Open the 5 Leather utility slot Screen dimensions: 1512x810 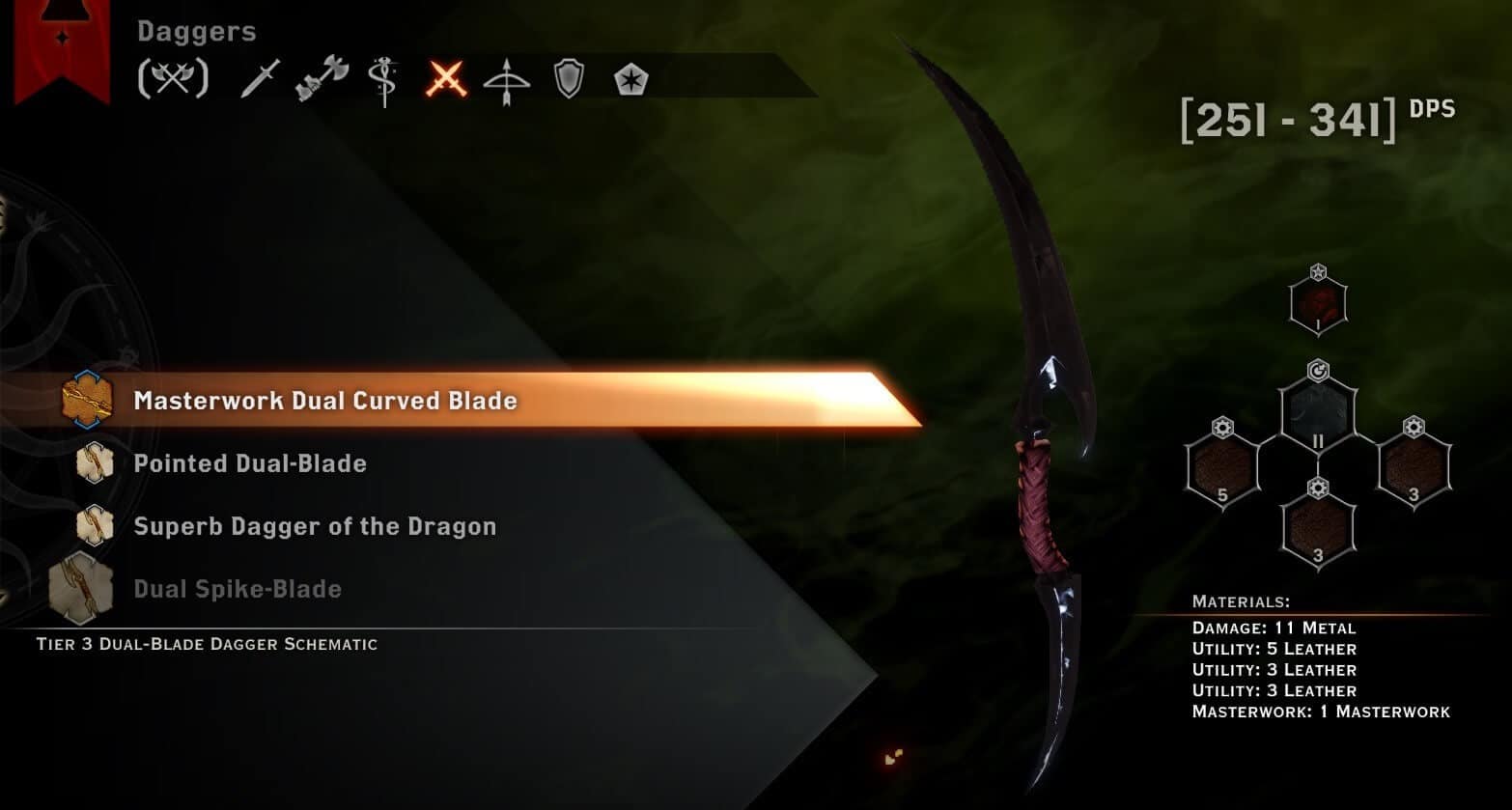pos(1221,468)
